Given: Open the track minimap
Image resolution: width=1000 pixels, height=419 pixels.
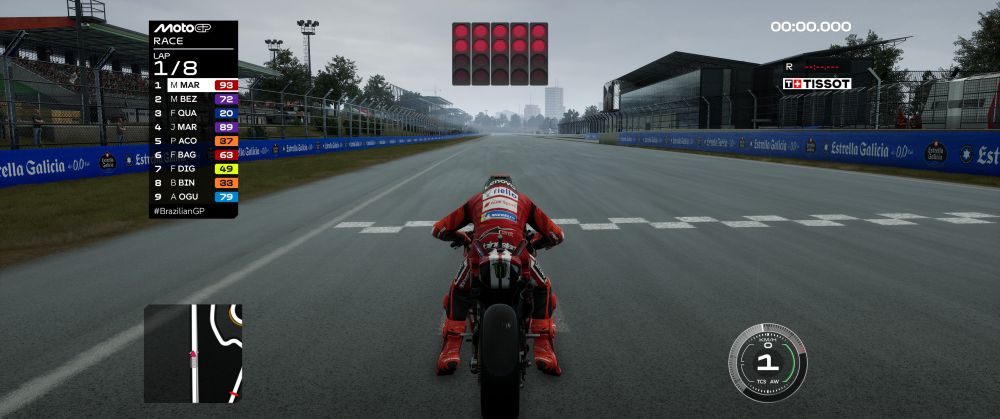Looking at the screenshot, I should (x=193, y=353).
